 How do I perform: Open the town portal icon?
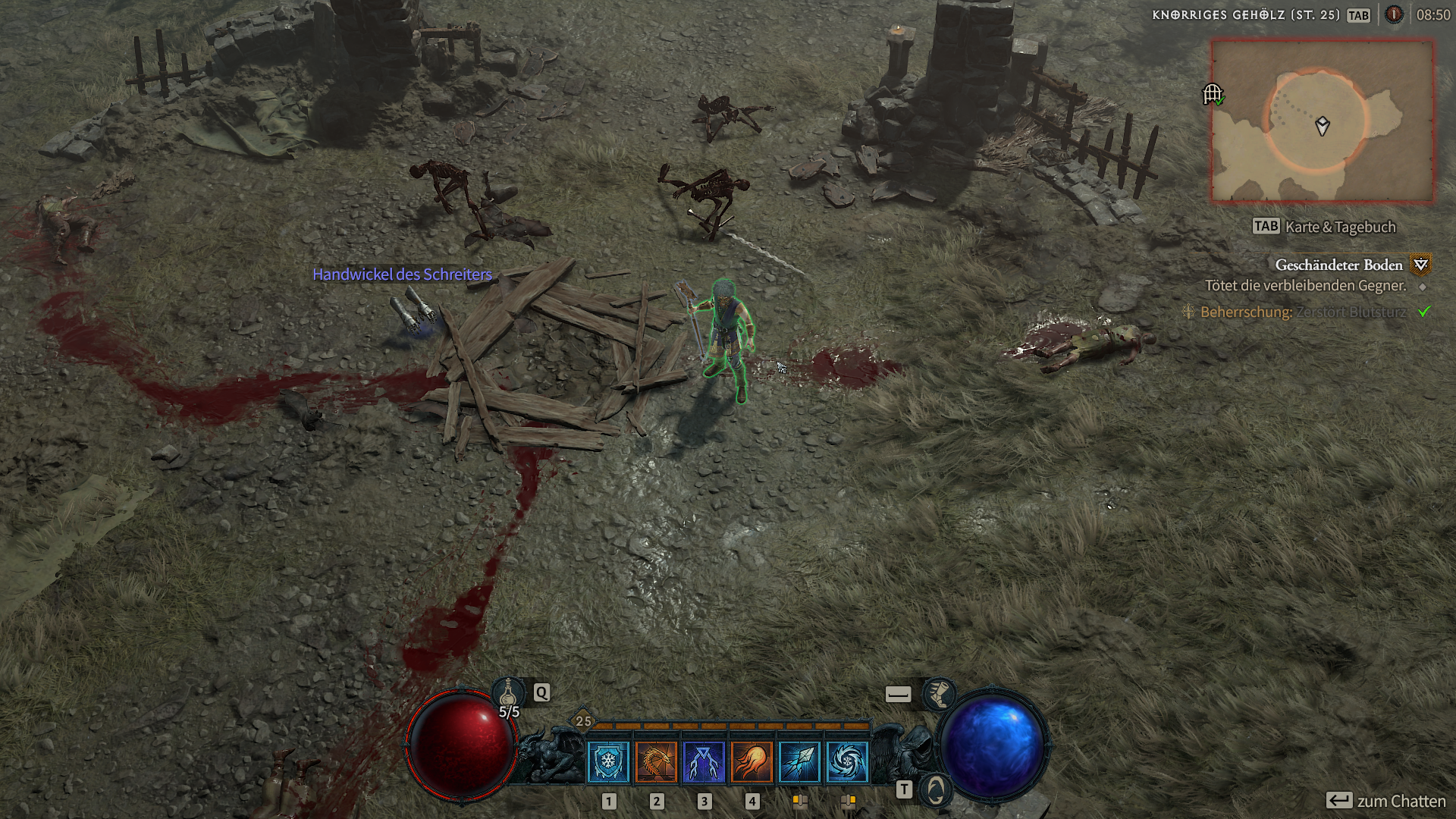tap(936, 791)
